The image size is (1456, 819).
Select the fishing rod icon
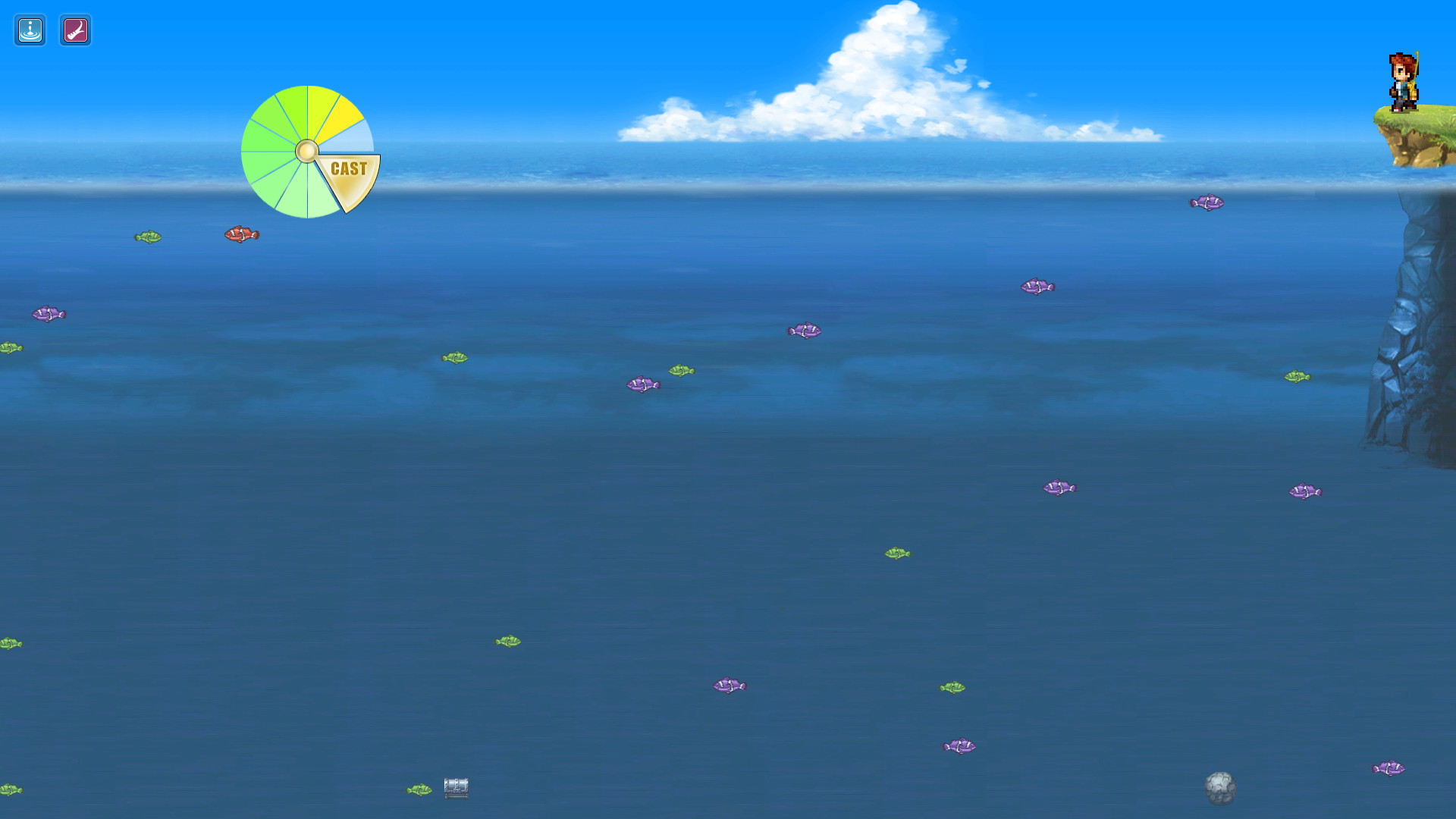pyautogui.click(x=75, y=30)
